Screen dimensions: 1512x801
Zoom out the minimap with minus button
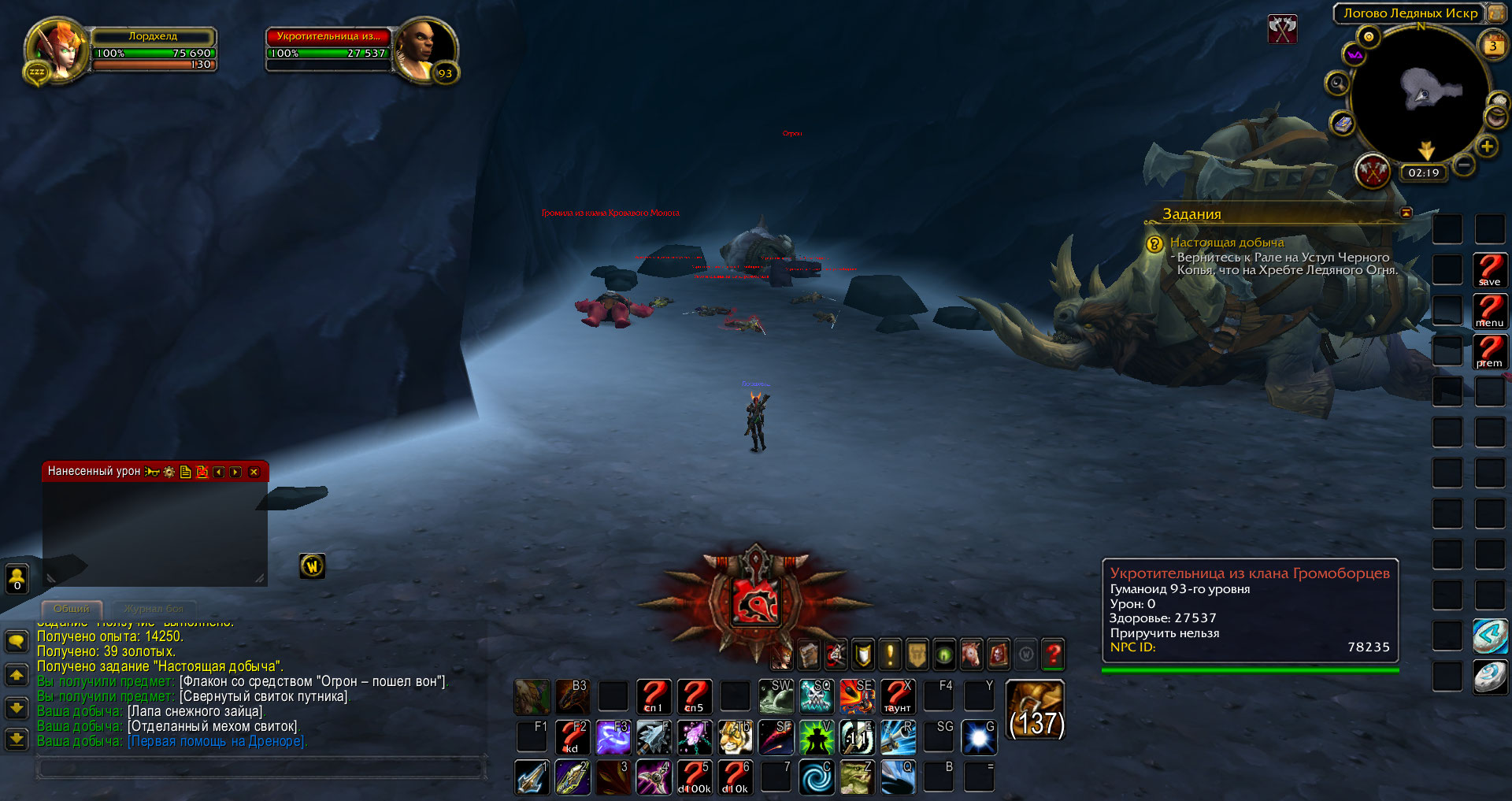pos(1464,165)
